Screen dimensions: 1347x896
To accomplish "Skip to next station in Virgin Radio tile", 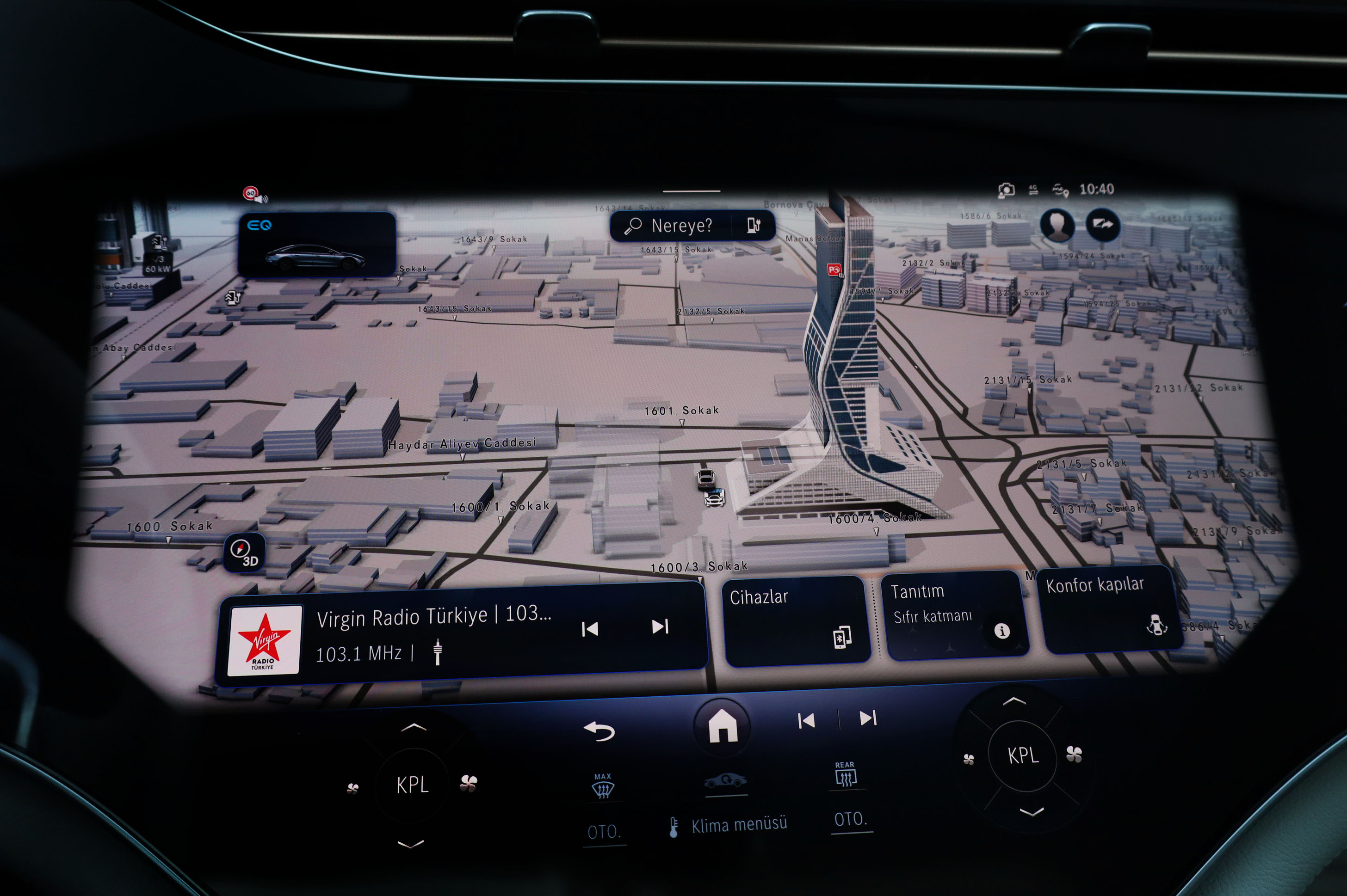I will (x=660, y=627).
